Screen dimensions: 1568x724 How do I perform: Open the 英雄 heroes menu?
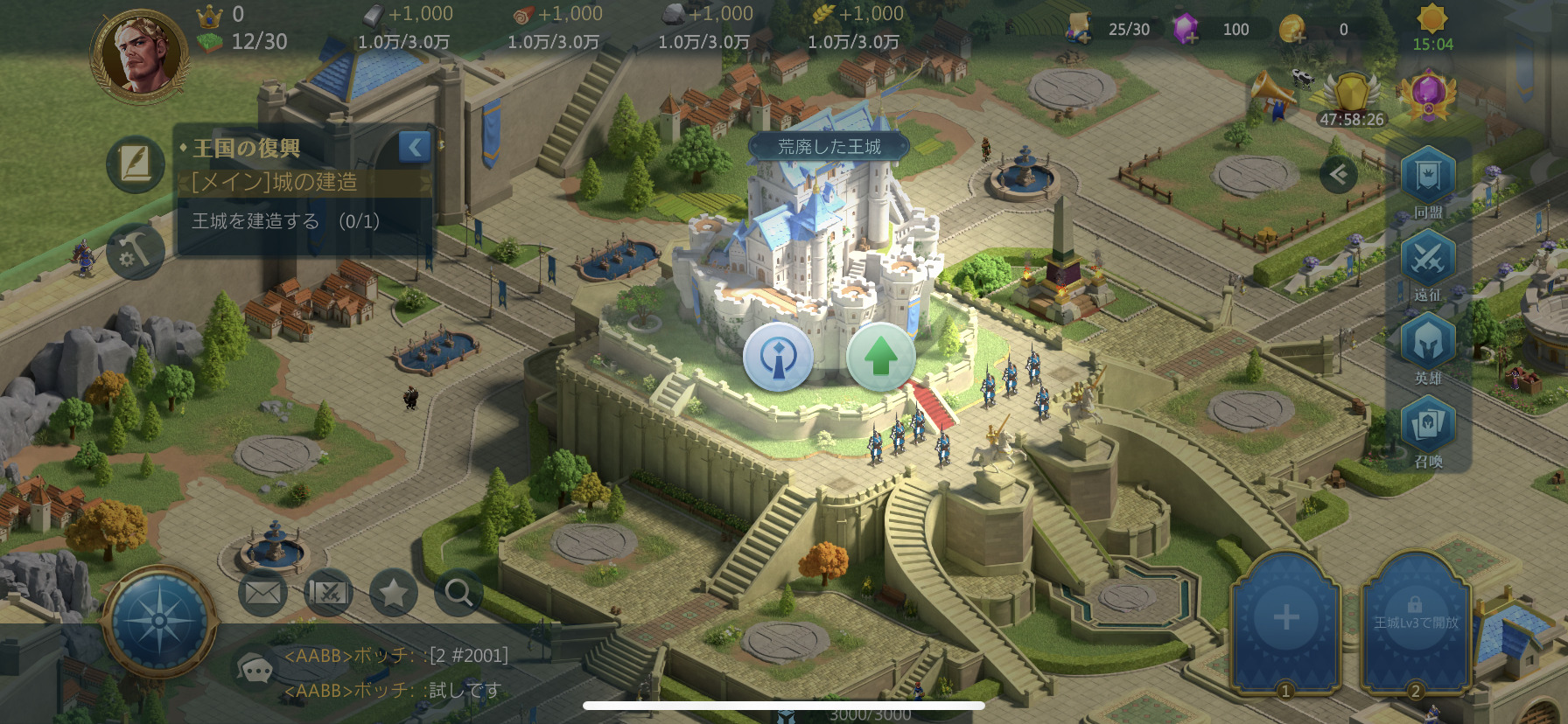click(1428, 345)
